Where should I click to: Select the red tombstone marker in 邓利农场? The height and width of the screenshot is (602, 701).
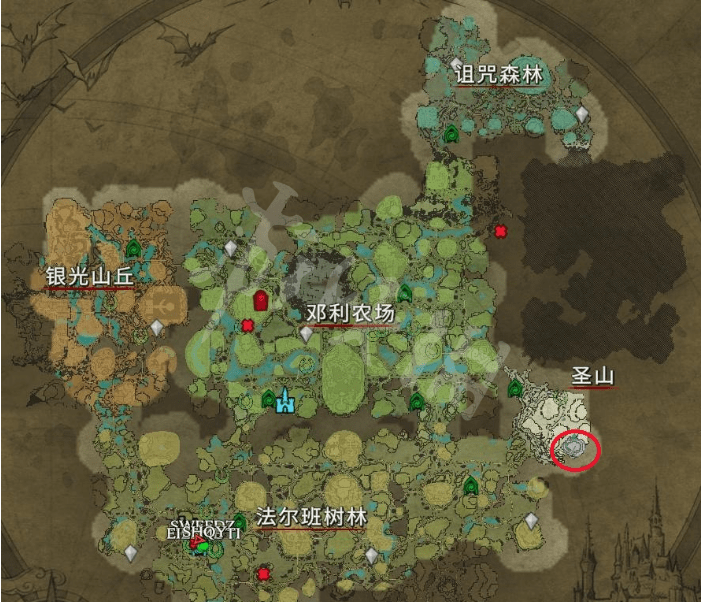click(261, 299)
